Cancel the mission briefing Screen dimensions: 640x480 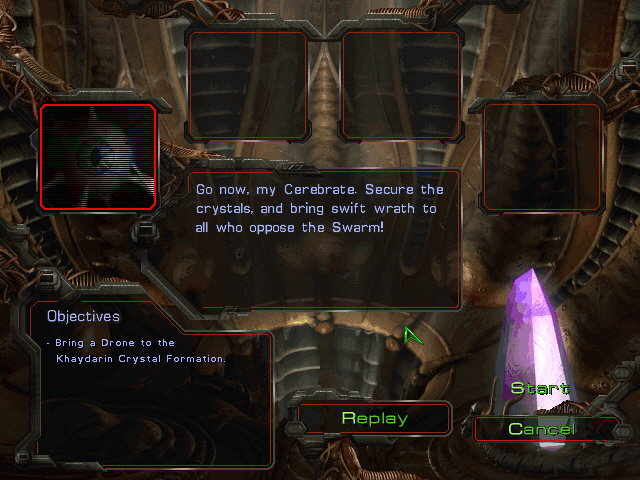tap(541, 429)
